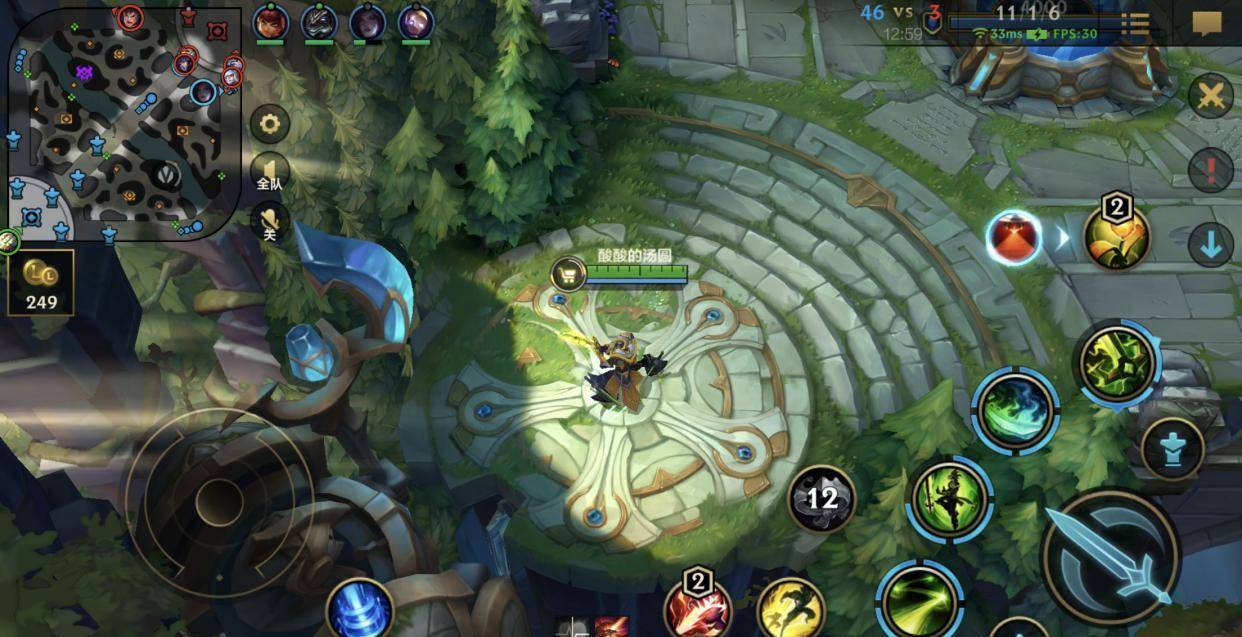This screenshot has height=637, width=1242.
Task: Open the chat speech bubble
Action: point(1207,23)
